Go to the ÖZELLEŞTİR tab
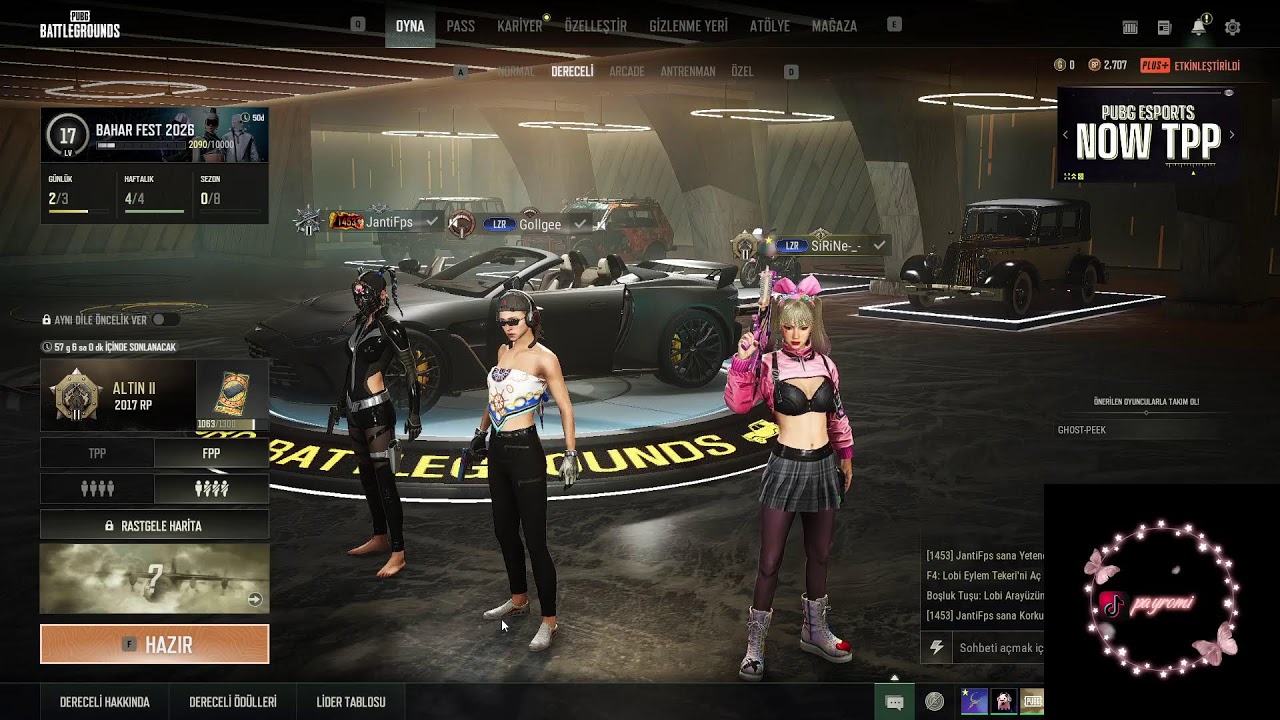 pyautogui.click(x=595, y=26)
